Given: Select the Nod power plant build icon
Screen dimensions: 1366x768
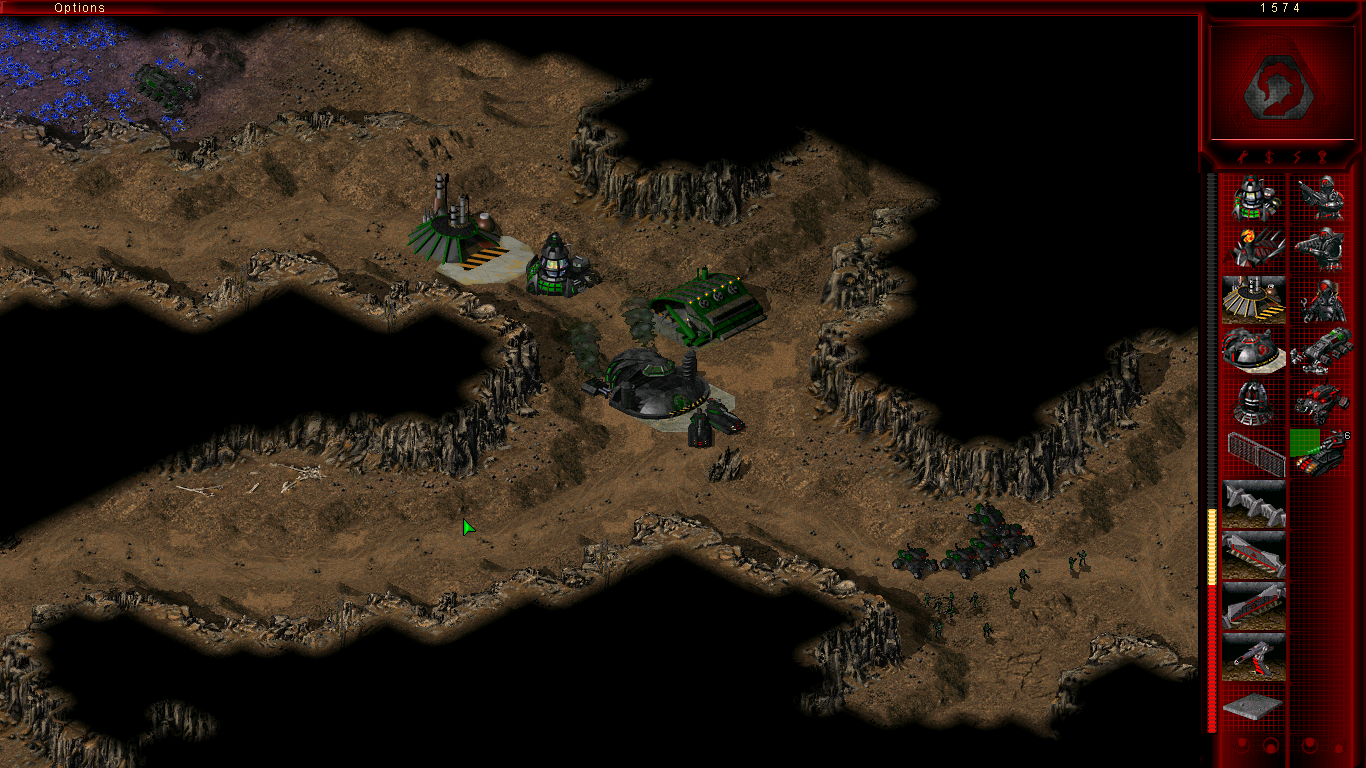Looking at the screenshot, I should (x=1253, y=198).
